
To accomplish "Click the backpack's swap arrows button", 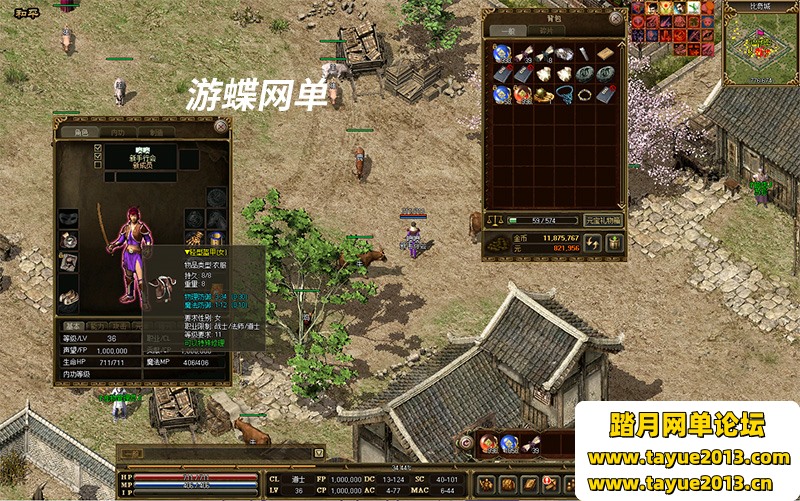I will 592,243.
